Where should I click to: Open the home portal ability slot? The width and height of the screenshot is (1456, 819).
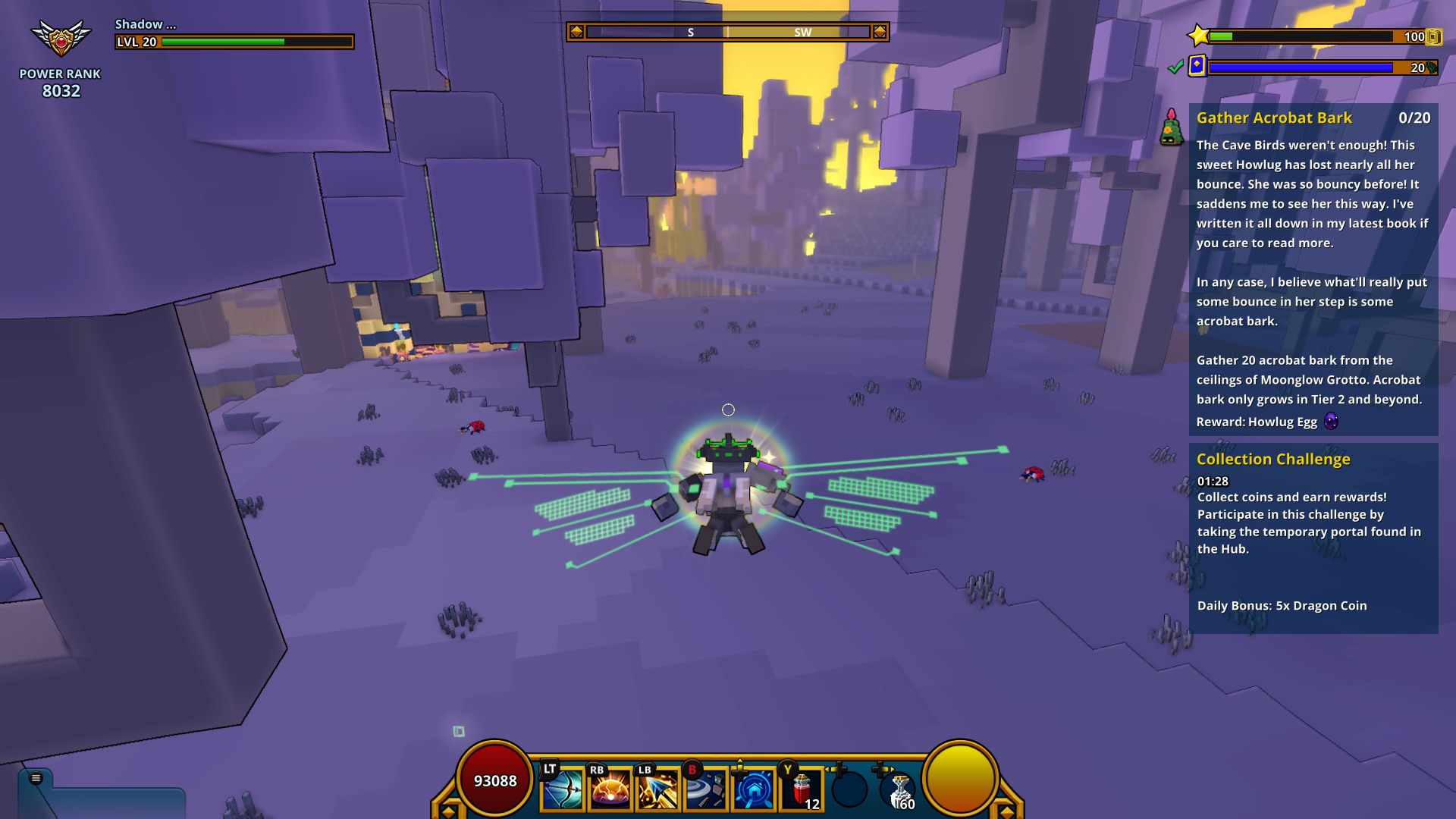(x=753, y=790)
